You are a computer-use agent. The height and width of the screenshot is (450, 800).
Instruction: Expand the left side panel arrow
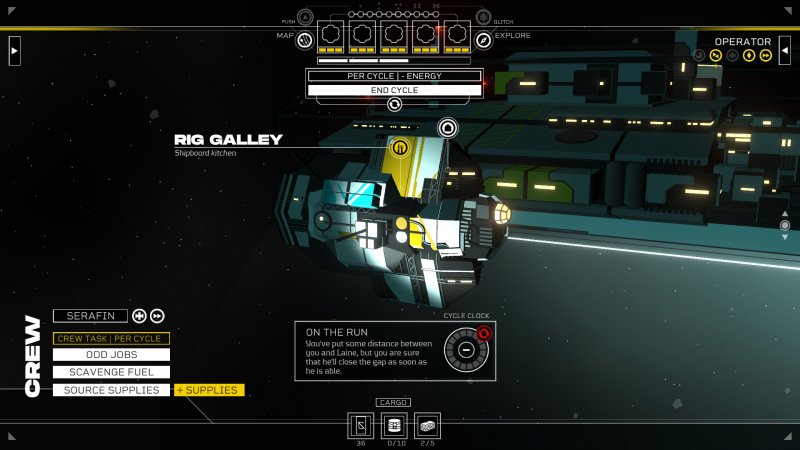click(14, 49)
